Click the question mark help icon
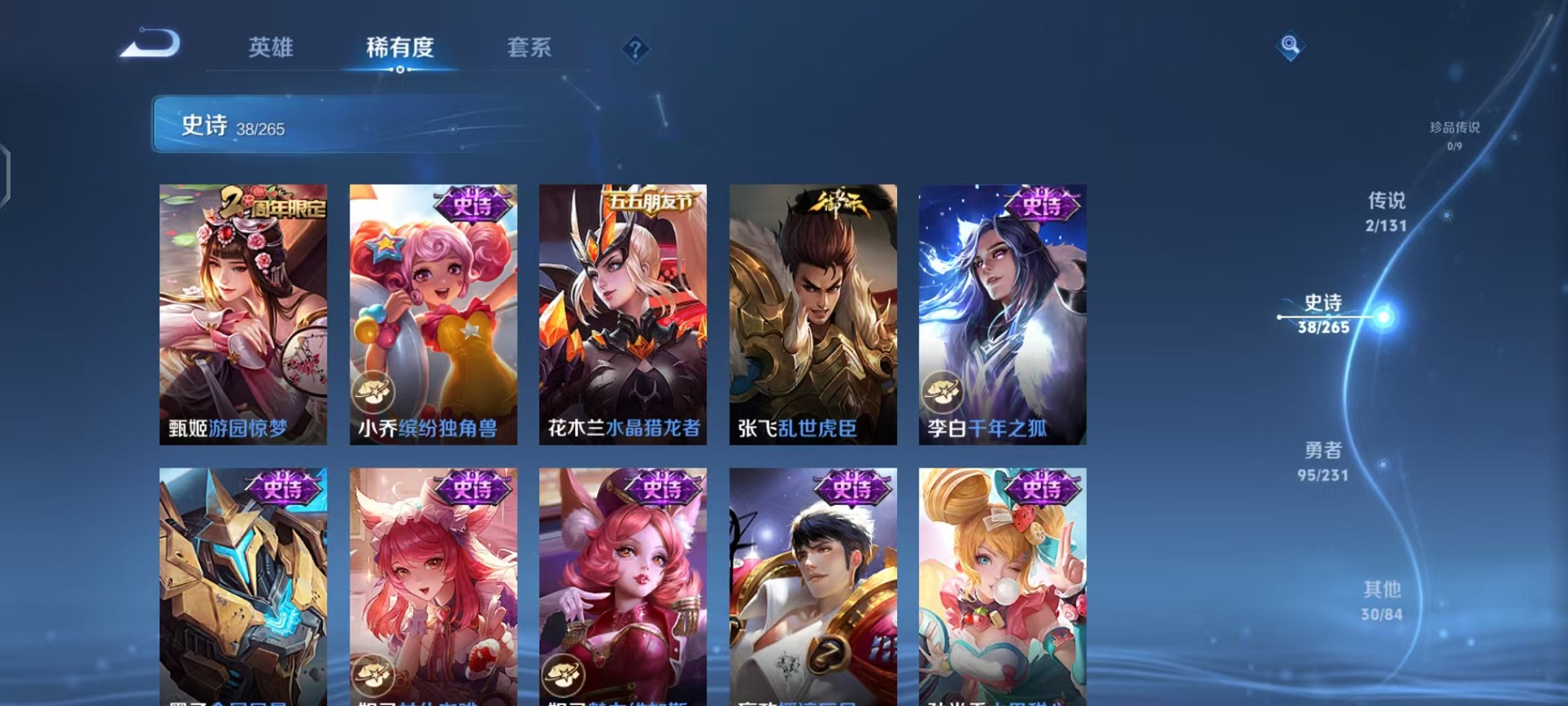 point(634,49)
